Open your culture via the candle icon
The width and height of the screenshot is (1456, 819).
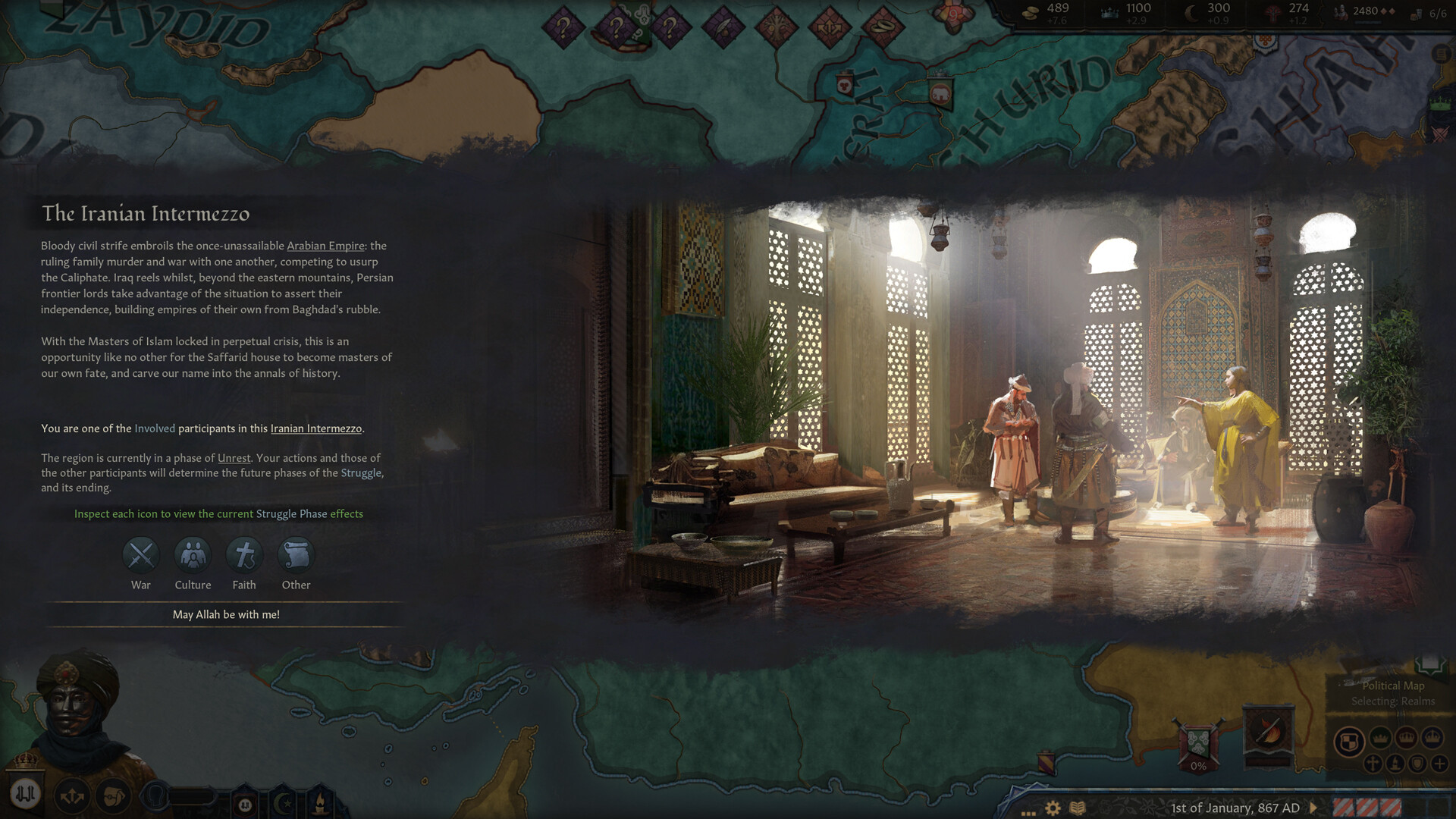320,803
